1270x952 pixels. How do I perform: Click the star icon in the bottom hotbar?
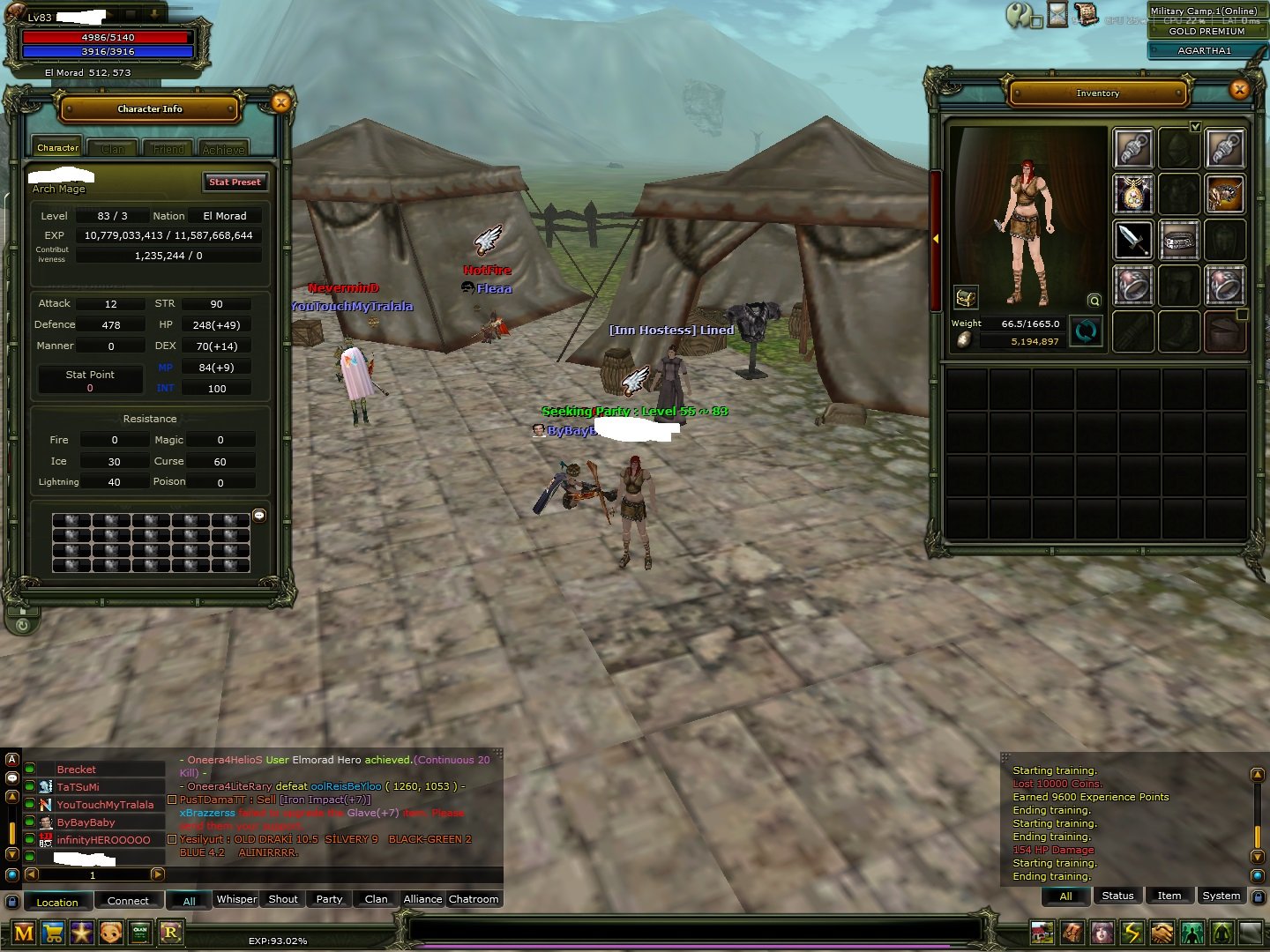click(x=82, y=933)
